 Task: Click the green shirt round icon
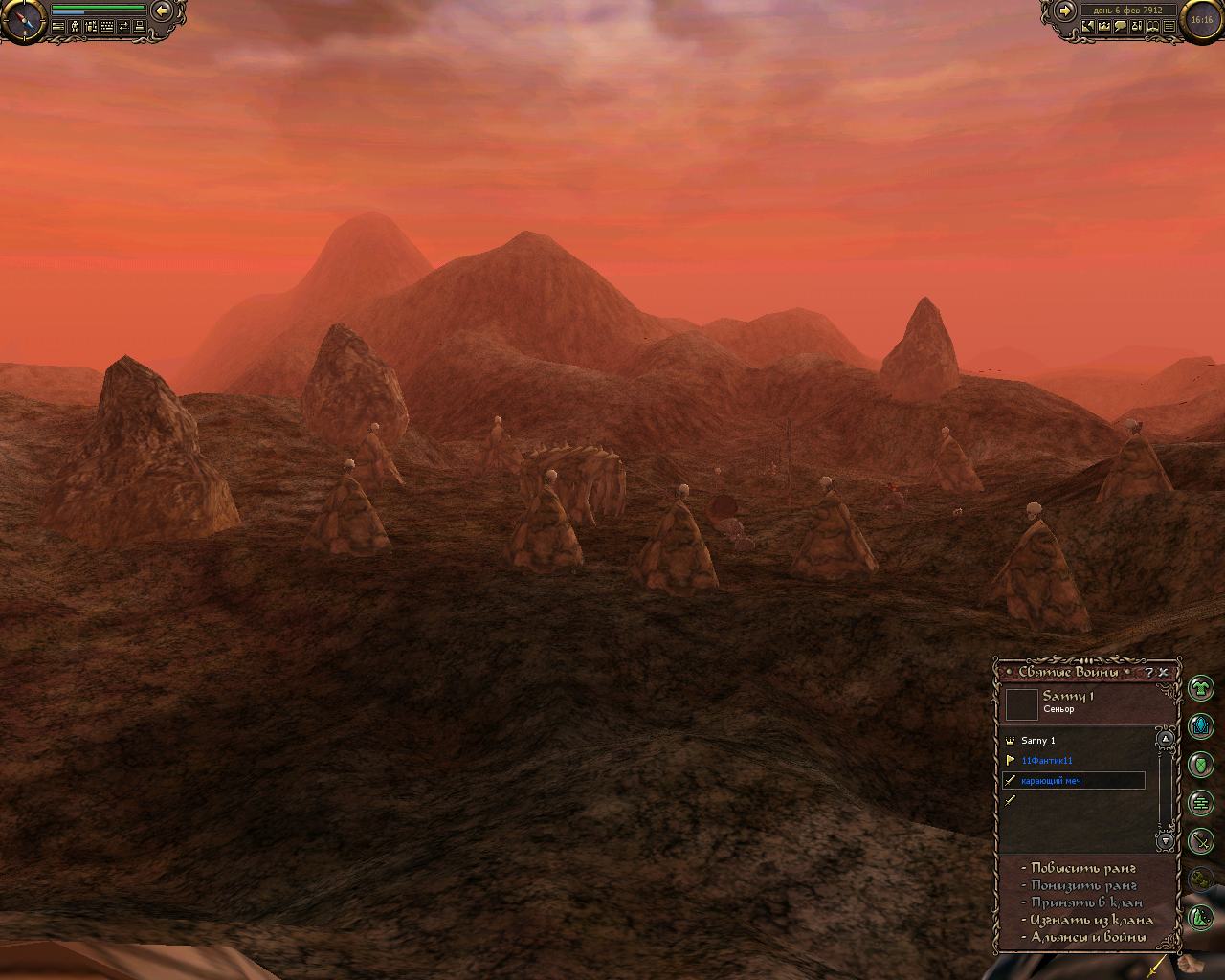pyautogui.click(x=1200, y=687)
